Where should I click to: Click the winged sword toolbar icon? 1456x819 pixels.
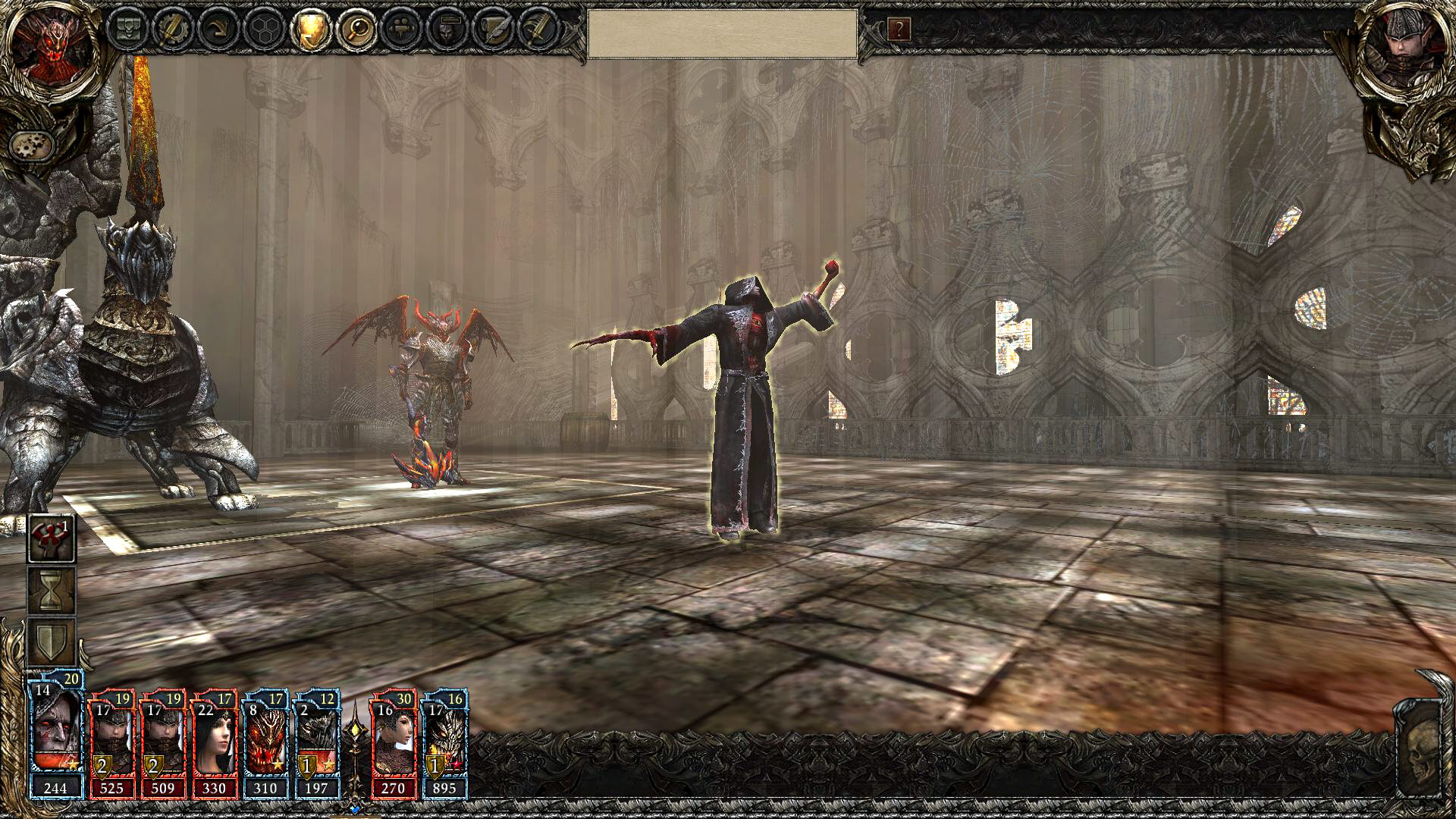coord(540,30)
